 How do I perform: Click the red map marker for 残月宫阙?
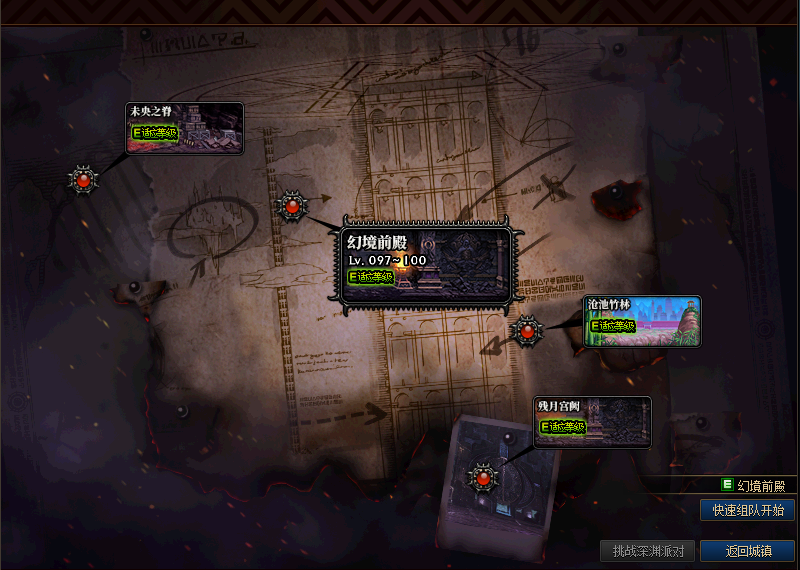click(x=483, y=476)
